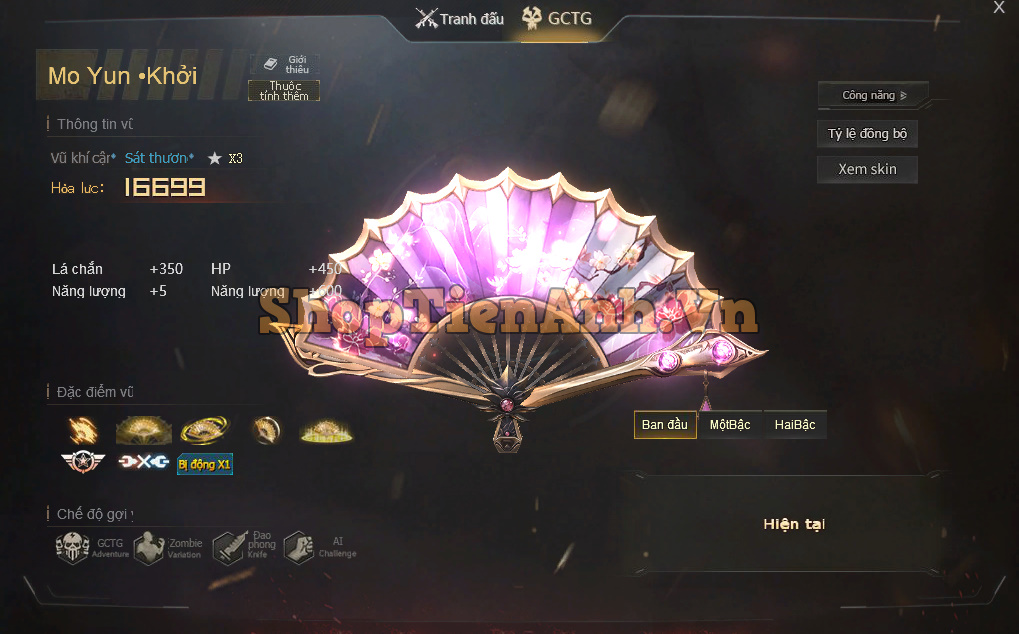This screenshot has height=634, width=1019.
Task: Click the Tỷ lệ đồng bộ button
Action: [x=867, y=134]
